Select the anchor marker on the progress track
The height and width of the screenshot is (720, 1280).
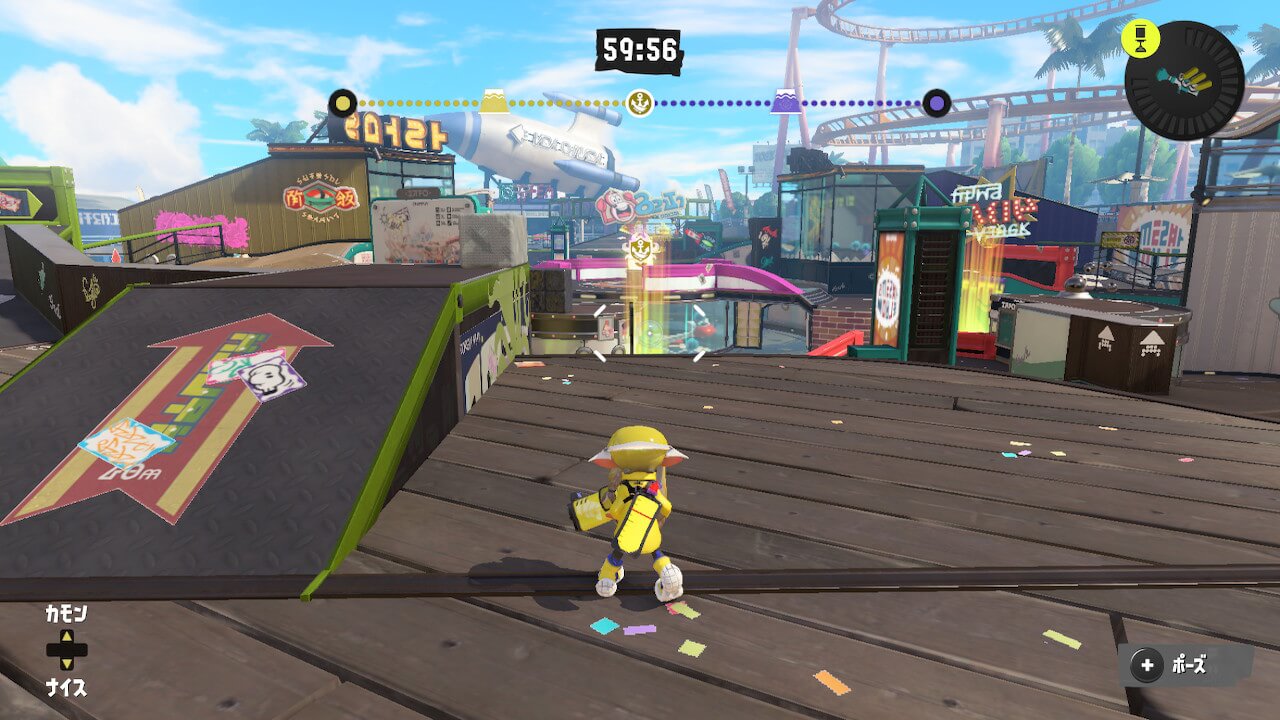pyautogui.click(x=639, y=102)
